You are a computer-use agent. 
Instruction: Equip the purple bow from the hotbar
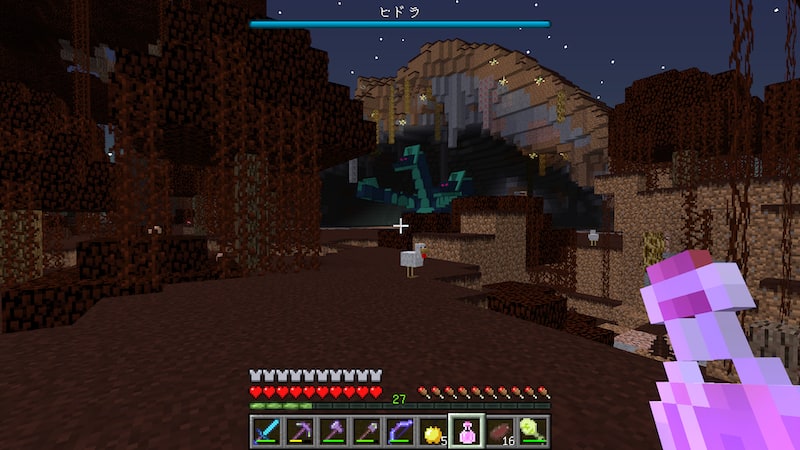pos(400,432)
